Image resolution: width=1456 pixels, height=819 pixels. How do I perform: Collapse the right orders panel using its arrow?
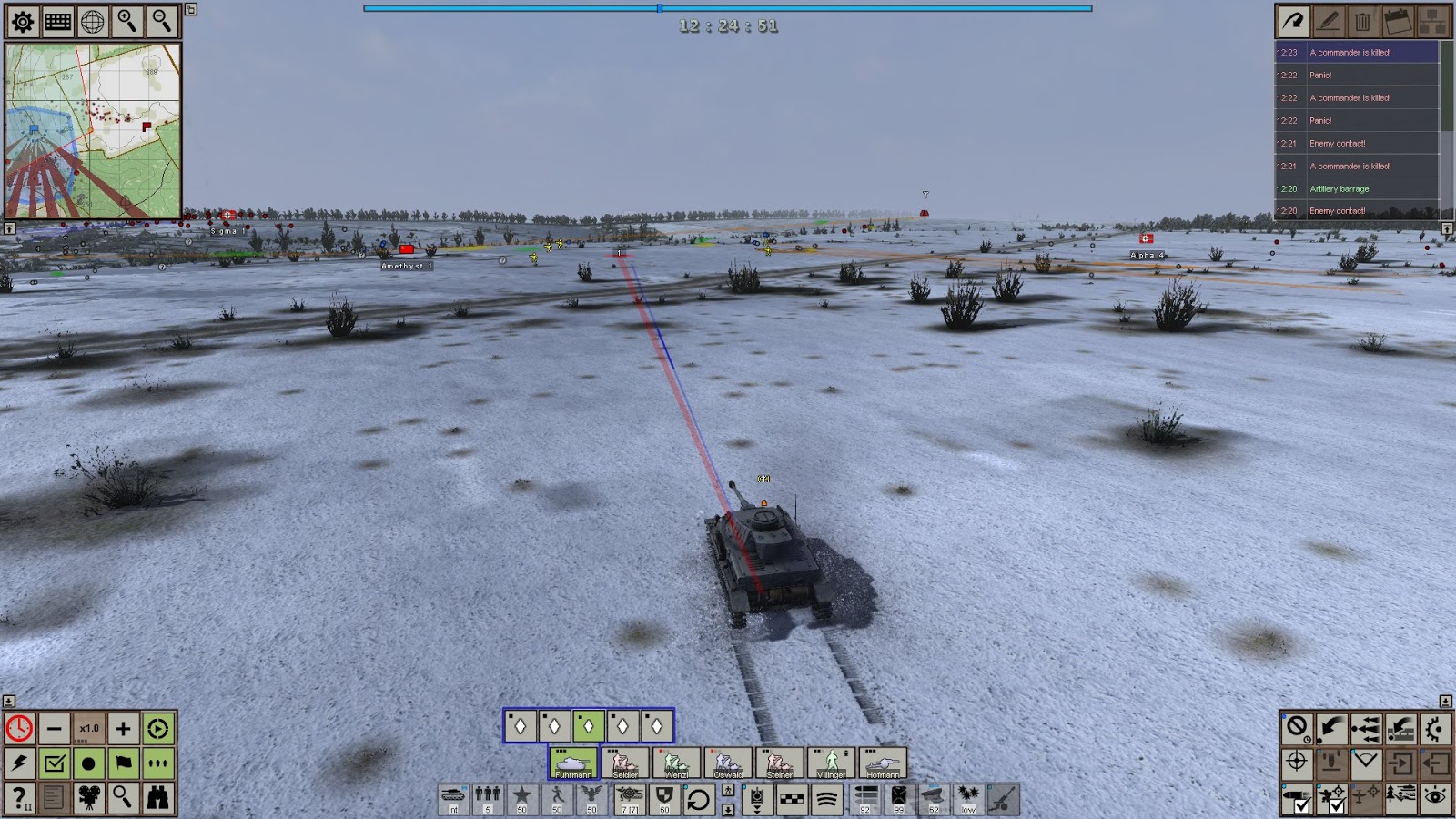click(1448, 701)
